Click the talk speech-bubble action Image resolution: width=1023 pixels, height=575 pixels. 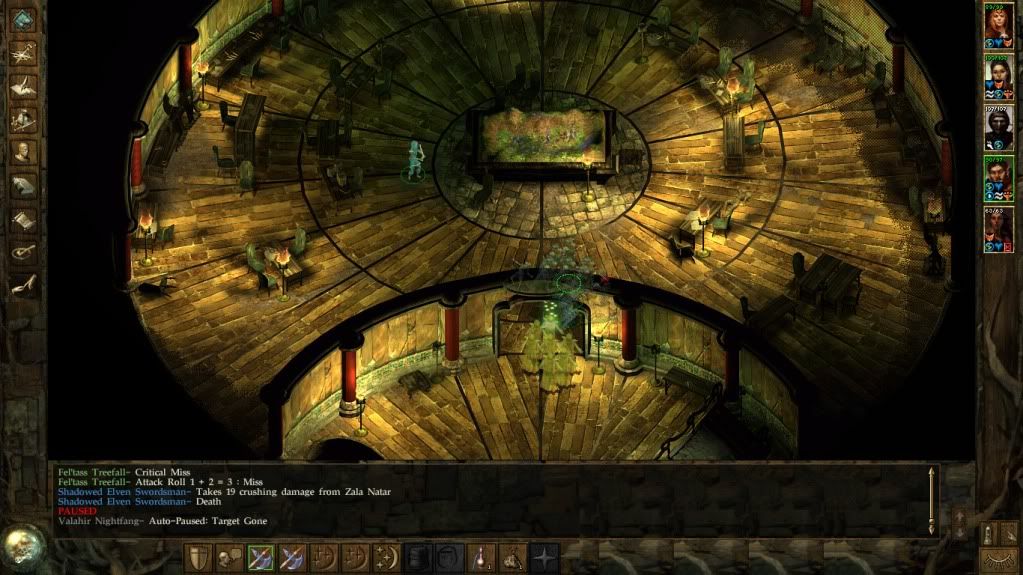(x=229, y=558)
